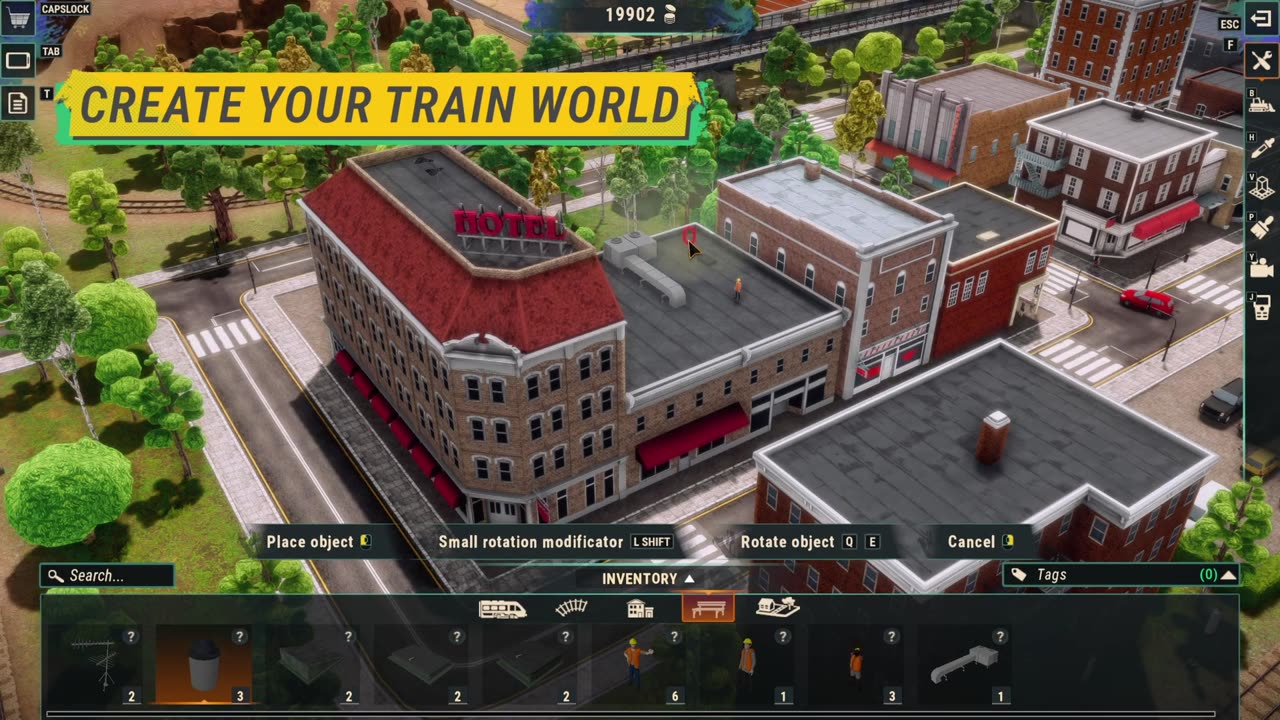The image size is (1280, 720).
Task: Click the inventory search box
Action: (x=108, y=576)
